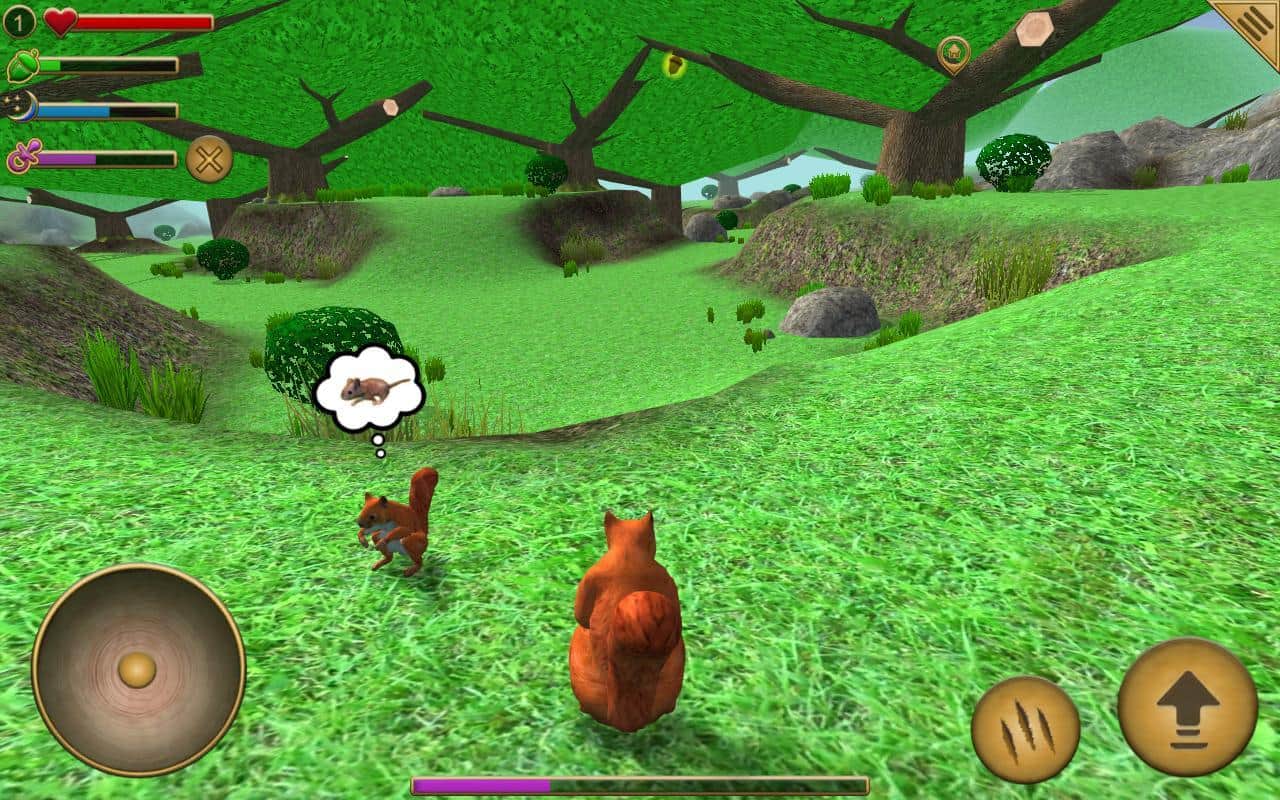Viewport: 1280px width, 800px height.
Task: Tap the hexagon waypoint marker near the treetop
Action: point(390,107)
